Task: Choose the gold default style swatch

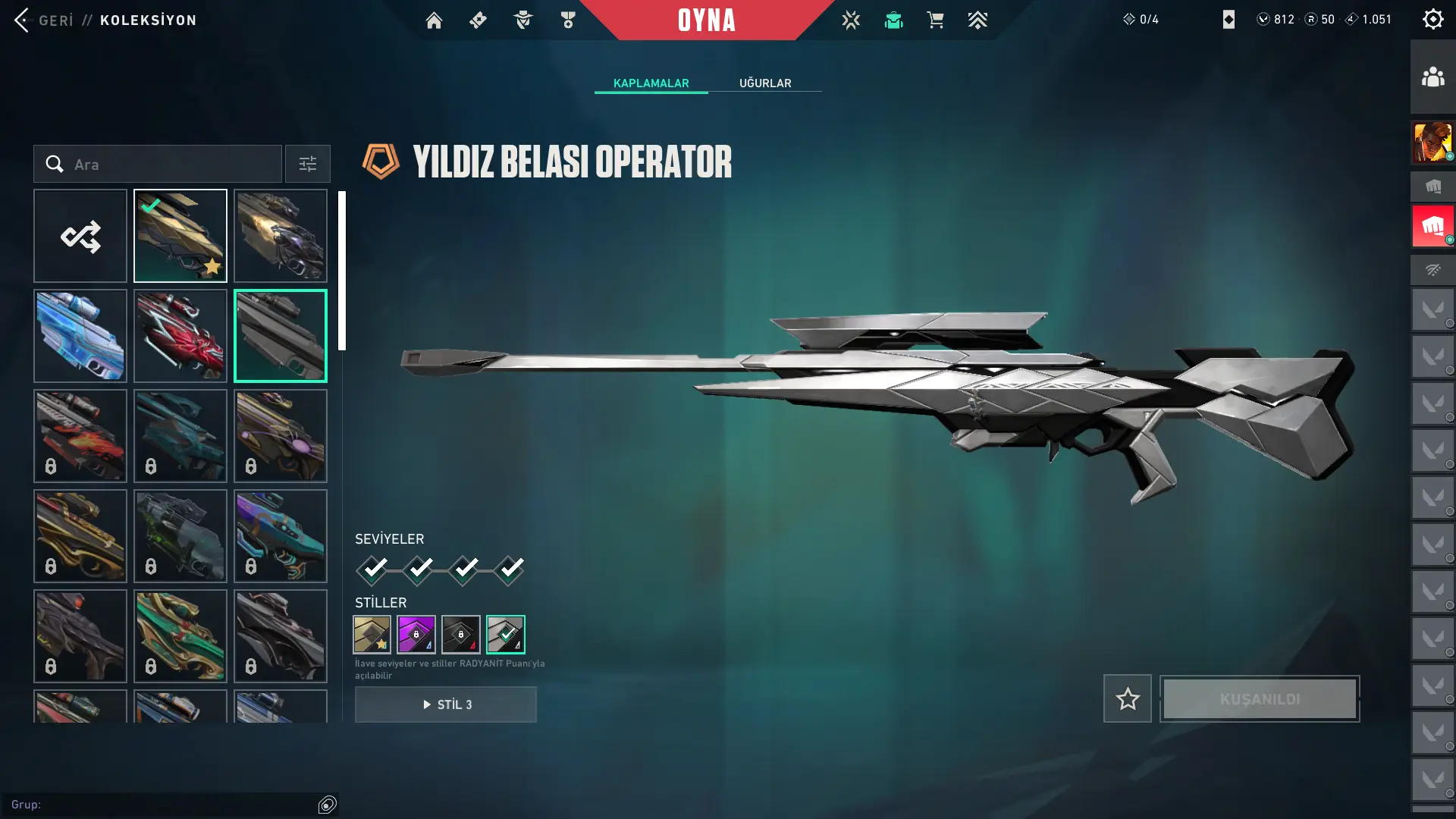Action: click(x=372, y=635)
